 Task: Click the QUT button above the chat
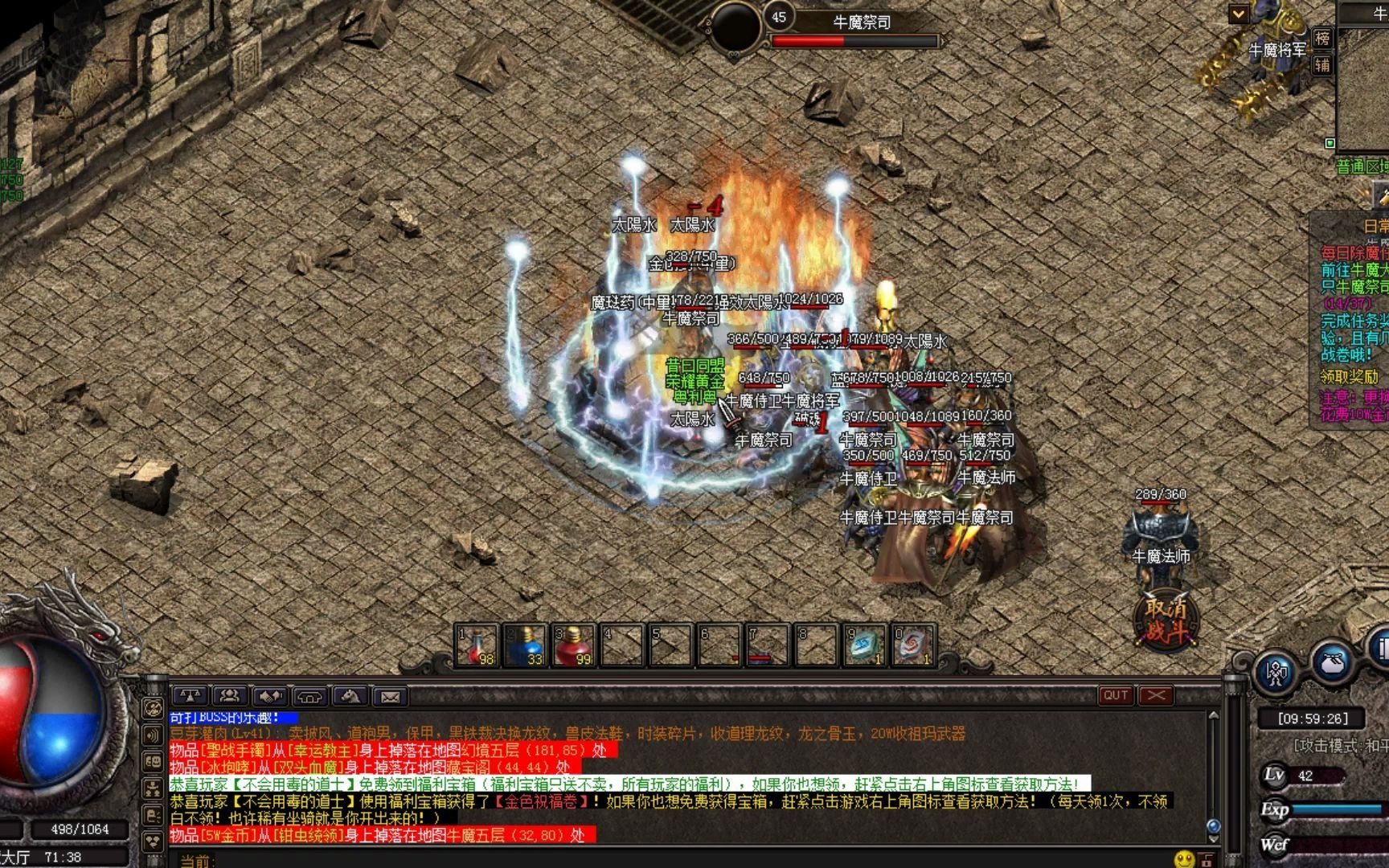[x=1116, y=695]
